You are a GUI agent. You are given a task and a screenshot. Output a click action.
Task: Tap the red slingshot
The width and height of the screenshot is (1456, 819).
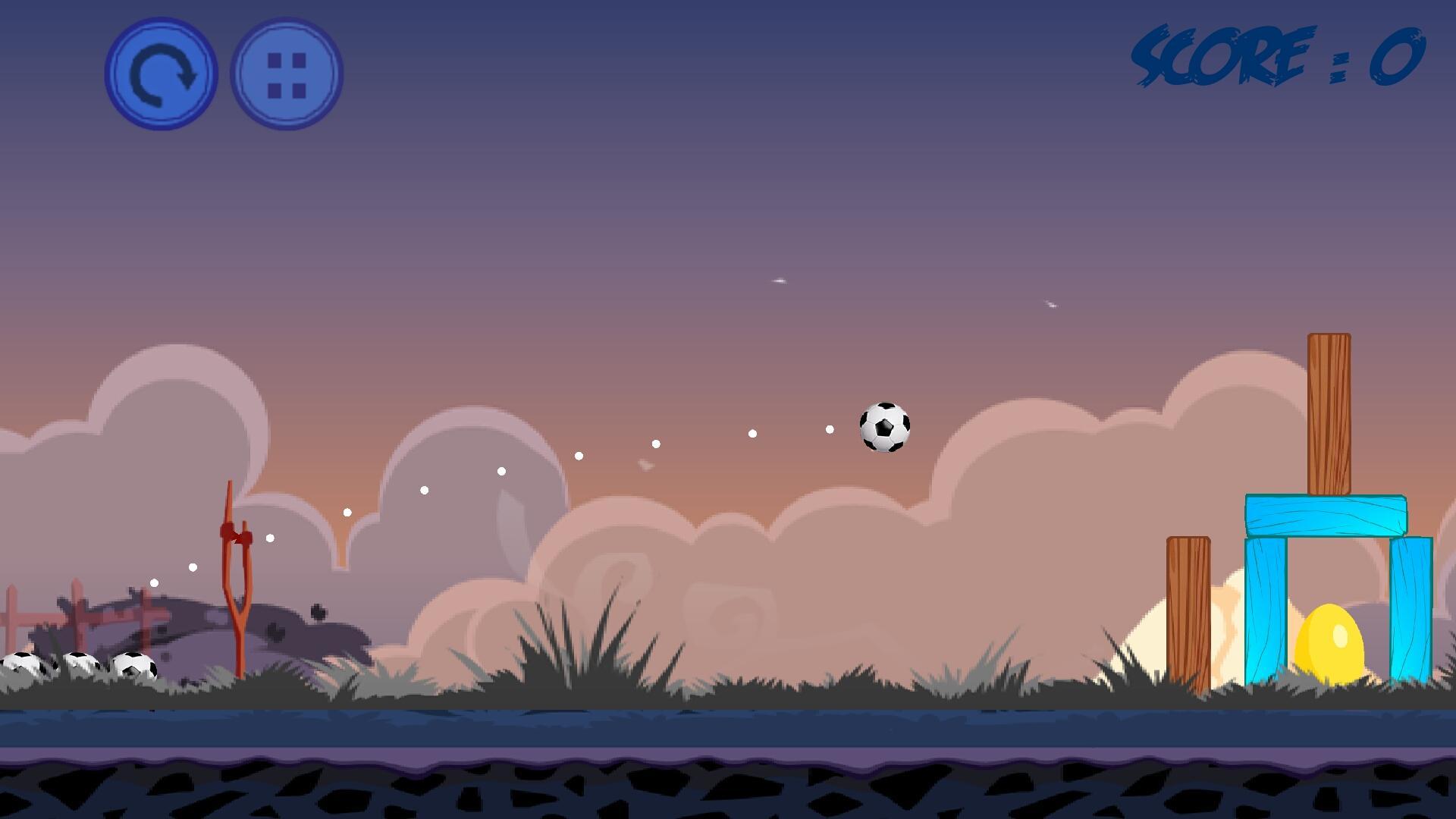coord(237,591)
